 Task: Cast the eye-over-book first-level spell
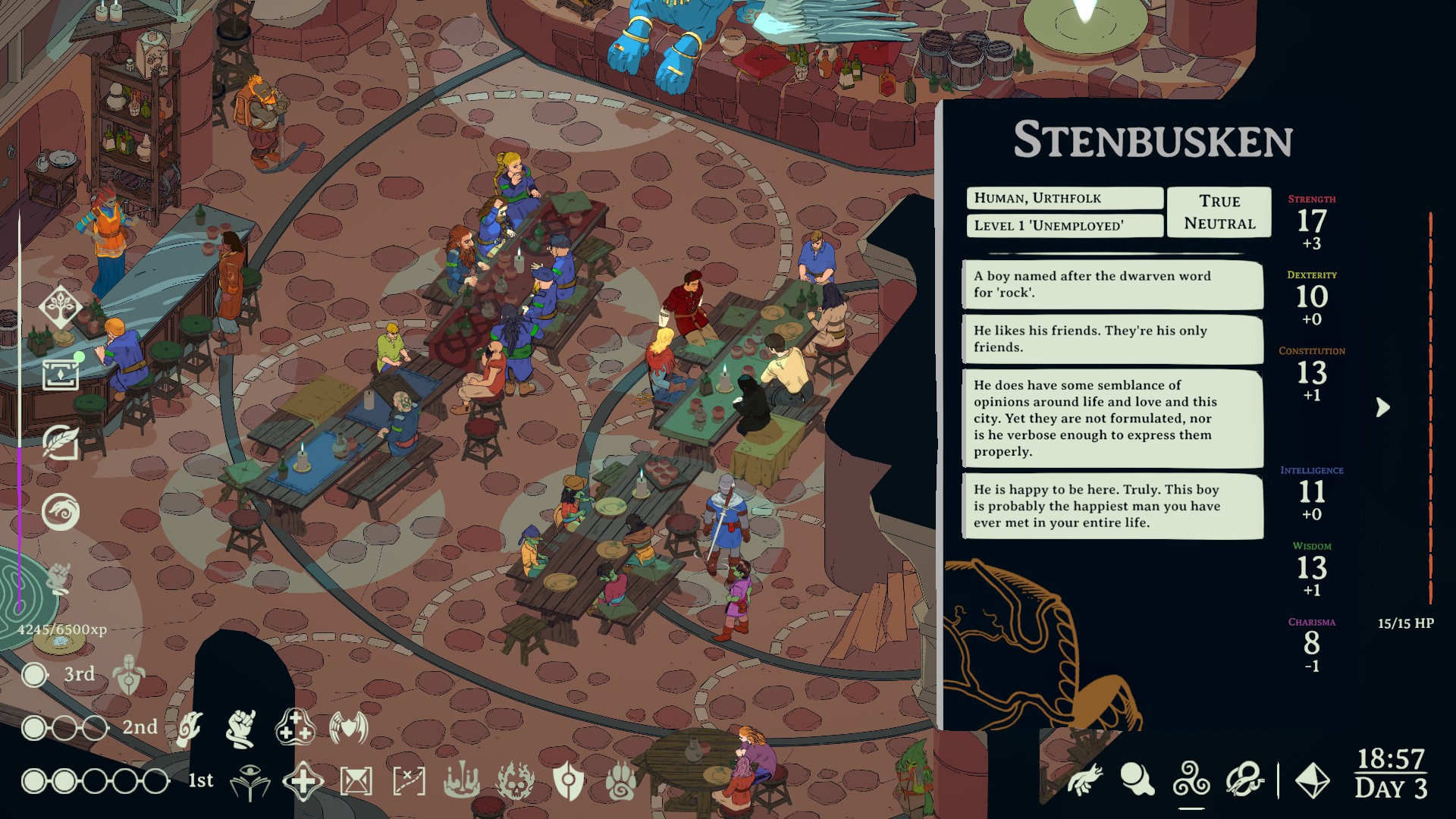click(x=250, y=782)
